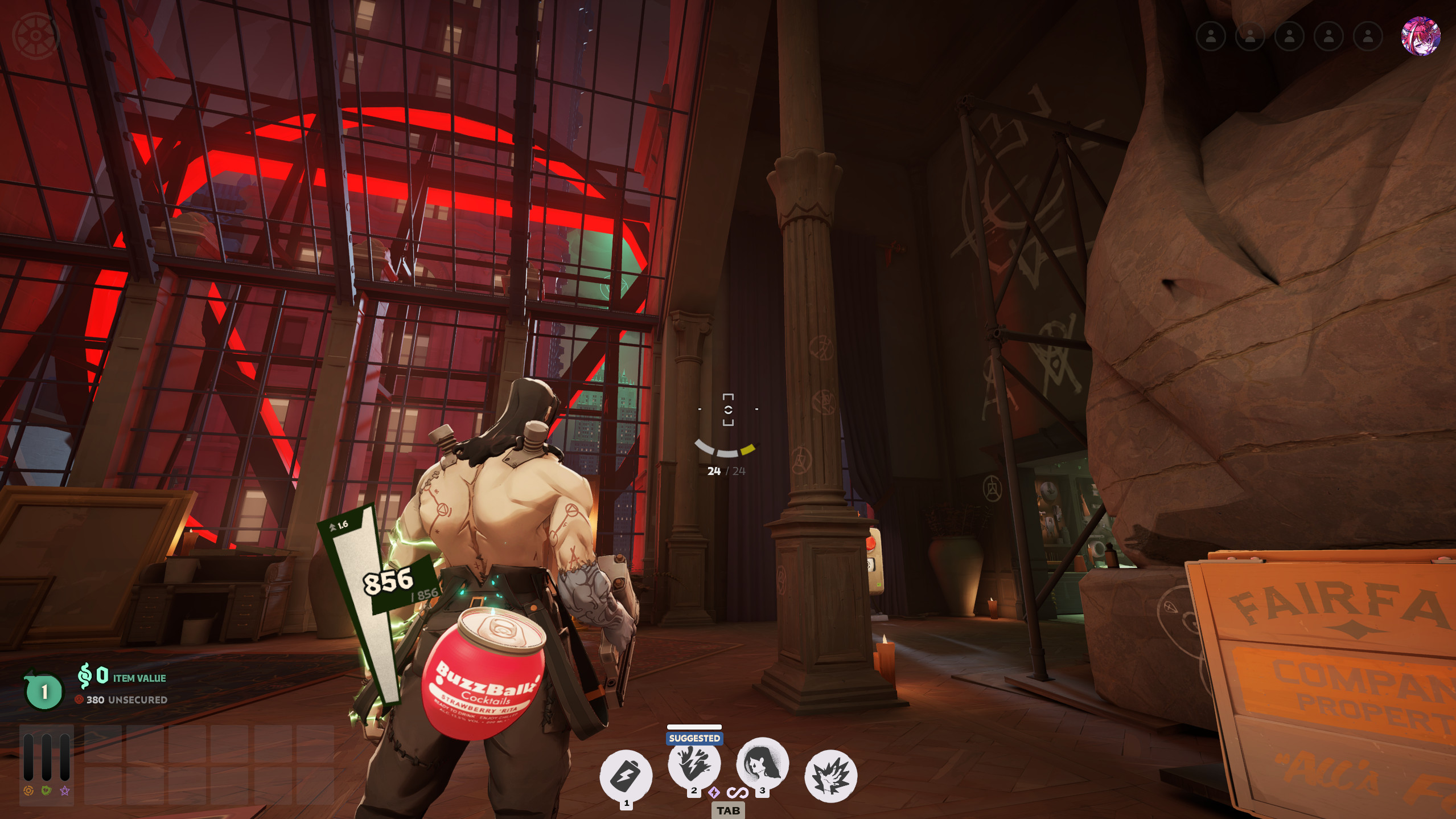Click the green level 1 badge
1456x819 pixels.
point(44,691)
